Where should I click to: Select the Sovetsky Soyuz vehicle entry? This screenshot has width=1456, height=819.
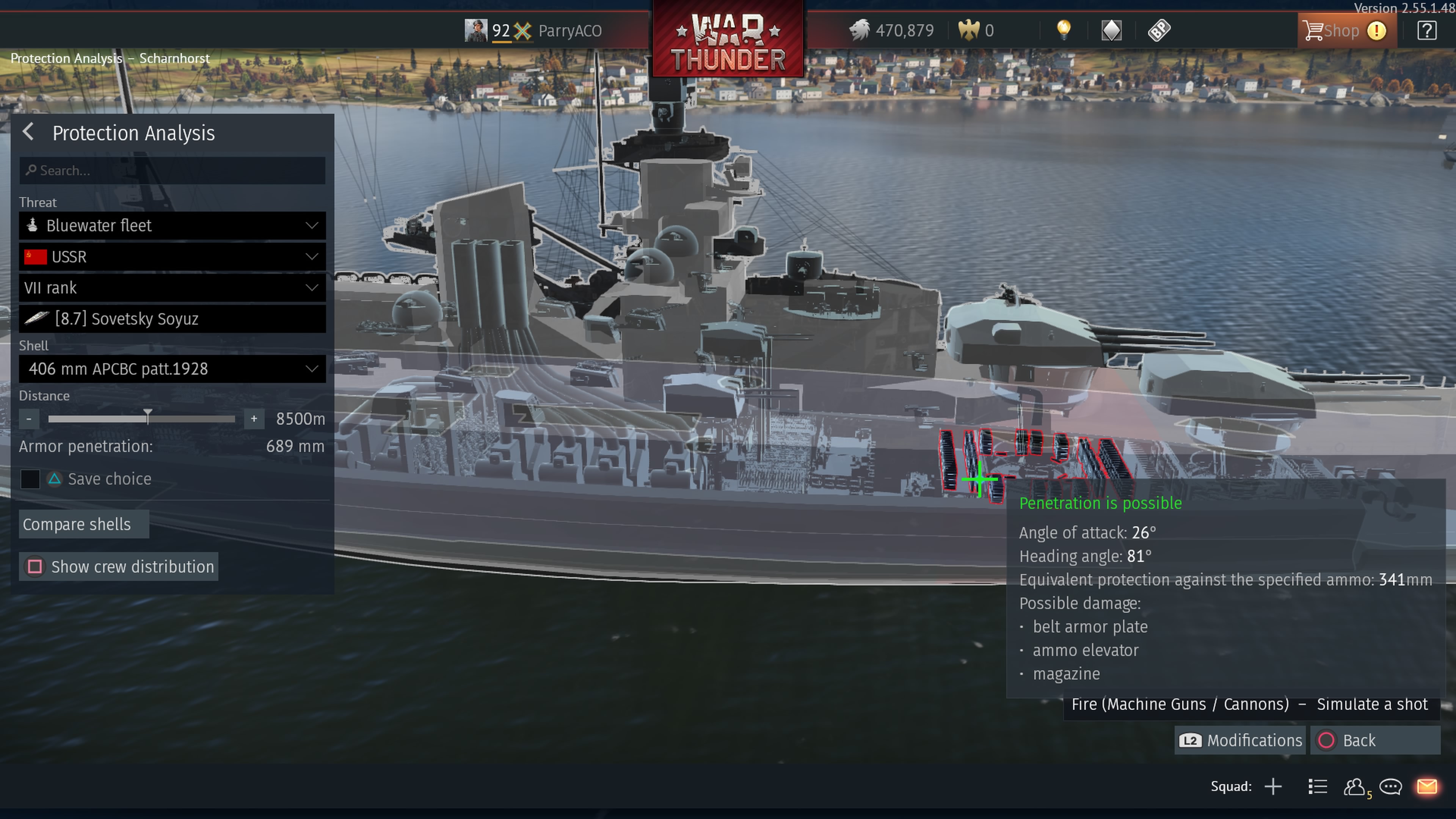point(173,319)
